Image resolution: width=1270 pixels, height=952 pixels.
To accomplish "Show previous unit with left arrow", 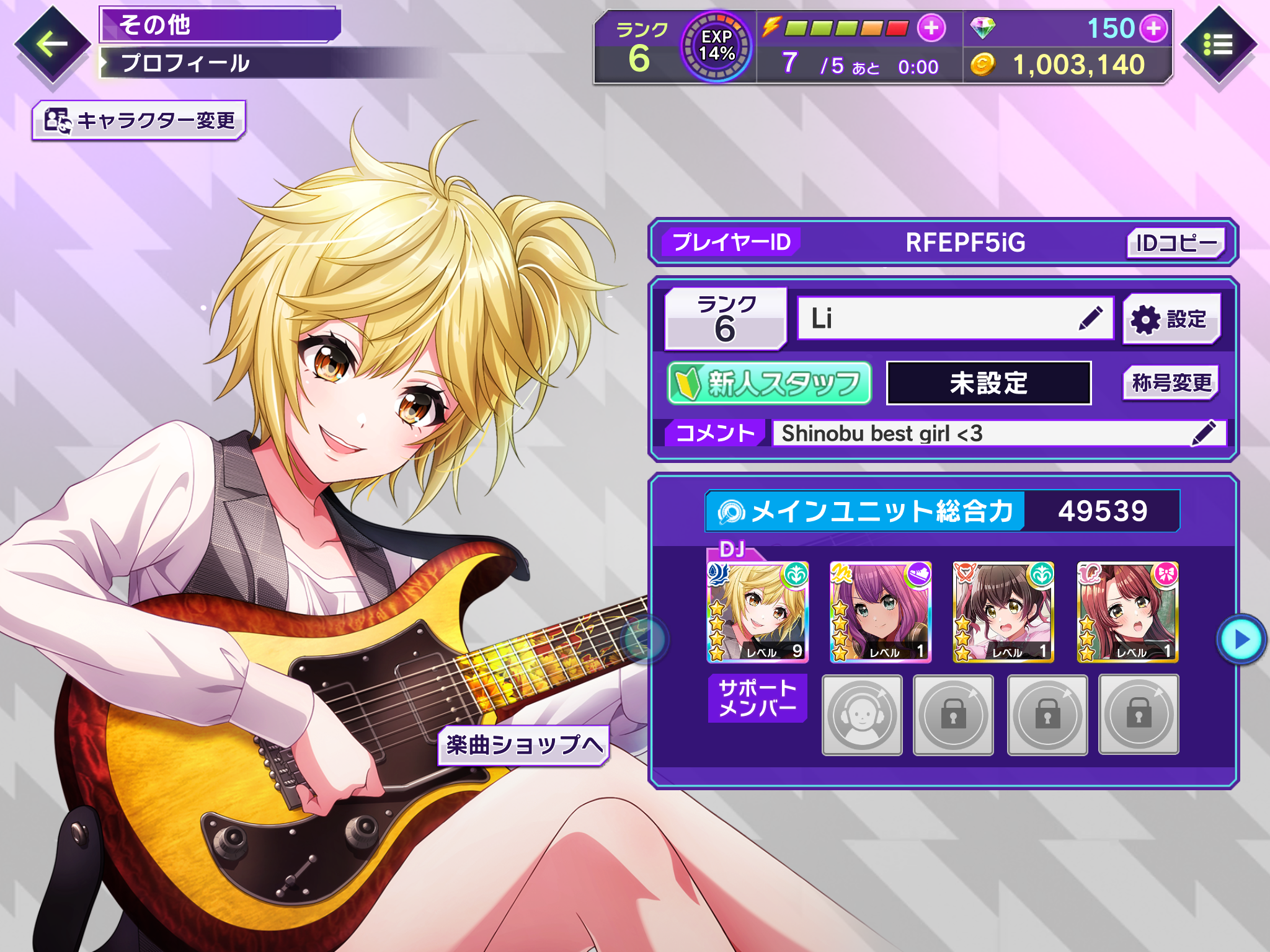I will 642,638.
